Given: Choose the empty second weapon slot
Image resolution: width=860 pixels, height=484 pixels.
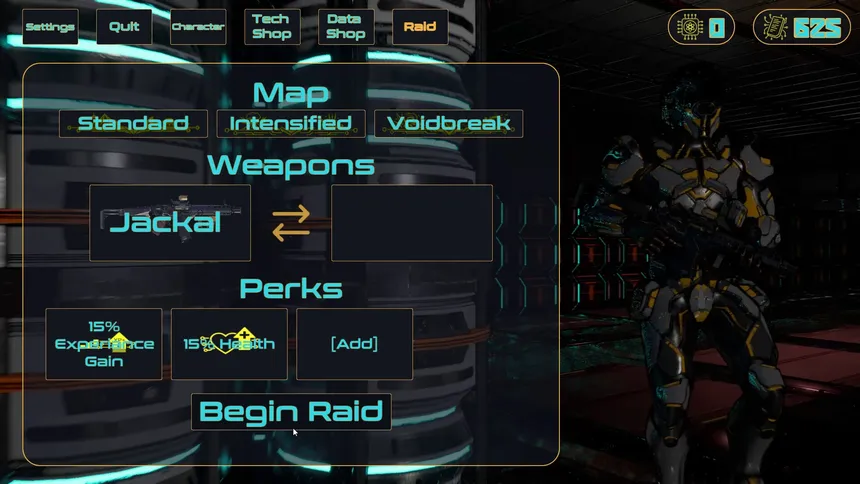Looking at the screenshot, I should [x=412, y=223].
